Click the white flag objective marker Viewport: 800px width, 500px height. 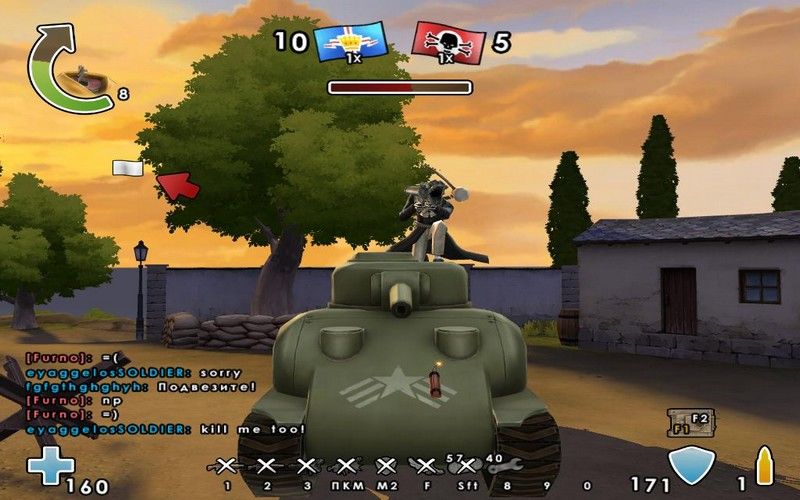[x=127, y=168]
